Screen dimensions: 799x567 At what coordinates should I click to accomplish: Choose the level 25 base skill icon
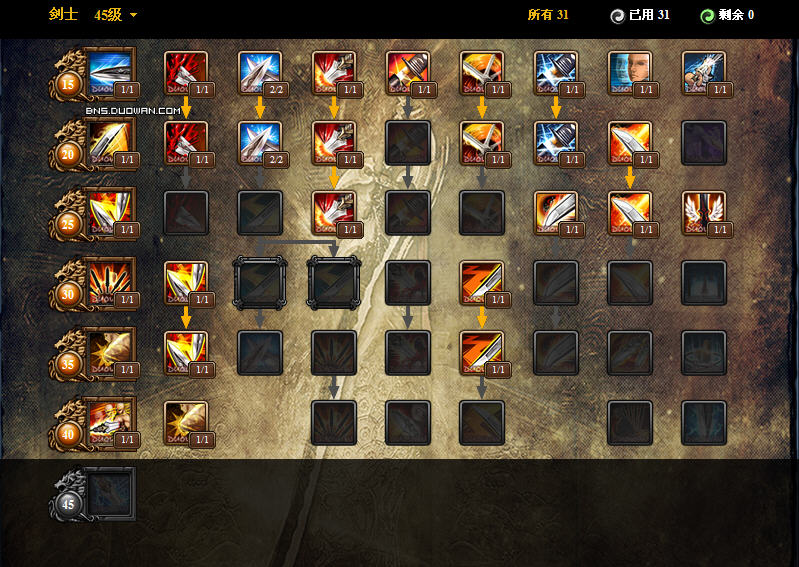pos(111,213)
